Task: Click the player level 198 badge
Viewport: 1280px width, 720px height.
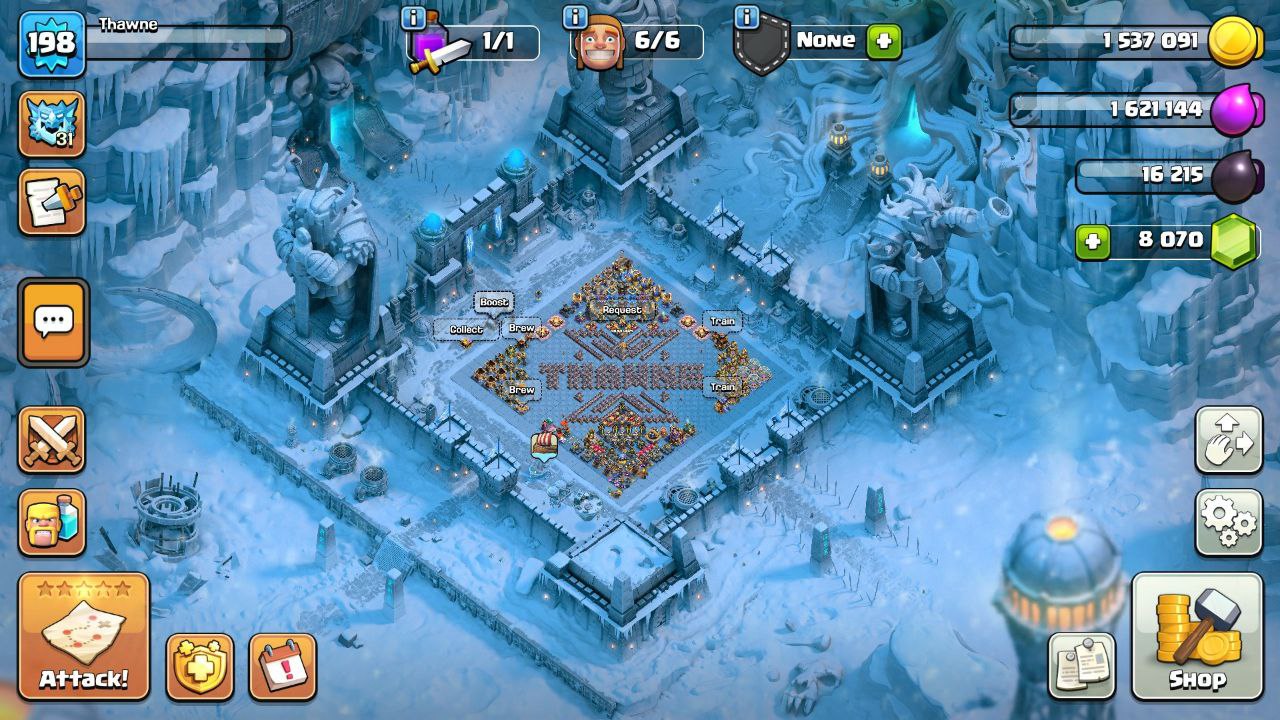Action: pos(52,44)
